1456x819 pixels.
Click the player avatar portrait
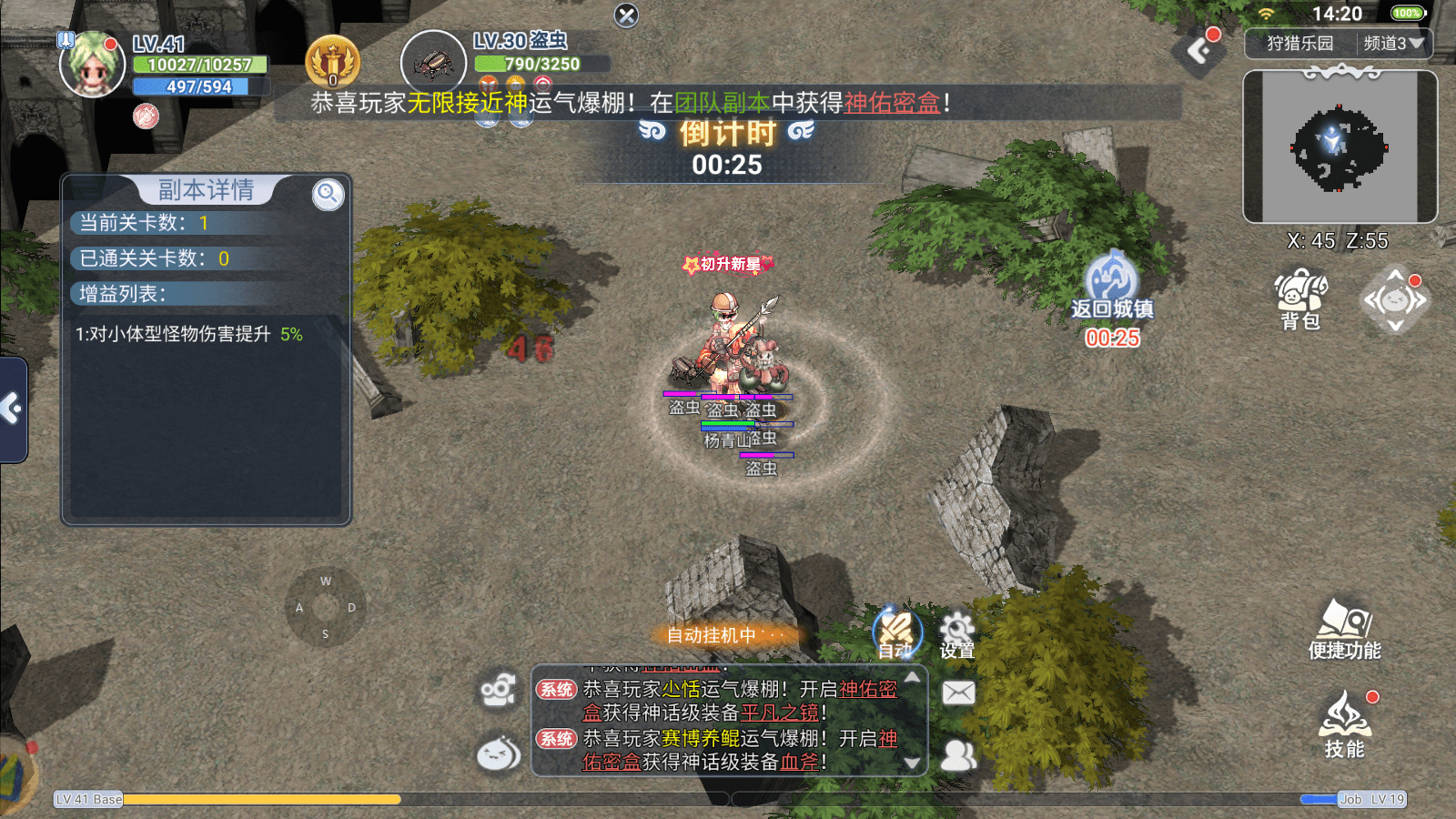[x=91, y=65]
